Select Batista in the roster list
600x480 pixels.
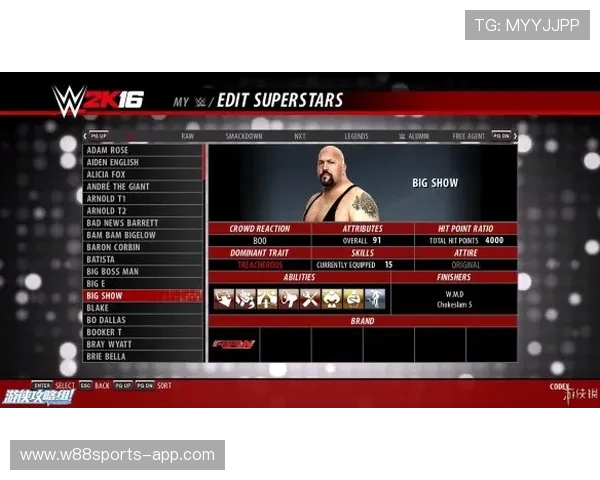142,259
